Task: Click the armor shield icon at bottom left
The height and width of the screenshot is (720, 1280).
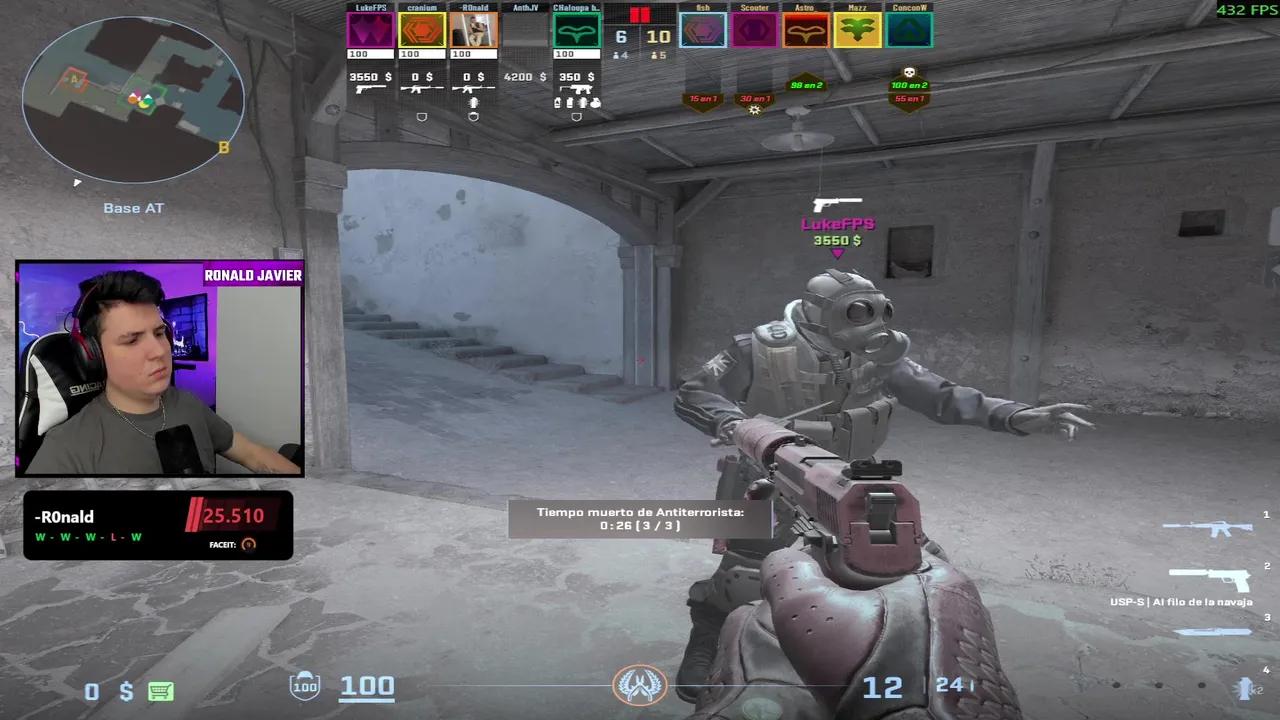Action: pos(303,686)
